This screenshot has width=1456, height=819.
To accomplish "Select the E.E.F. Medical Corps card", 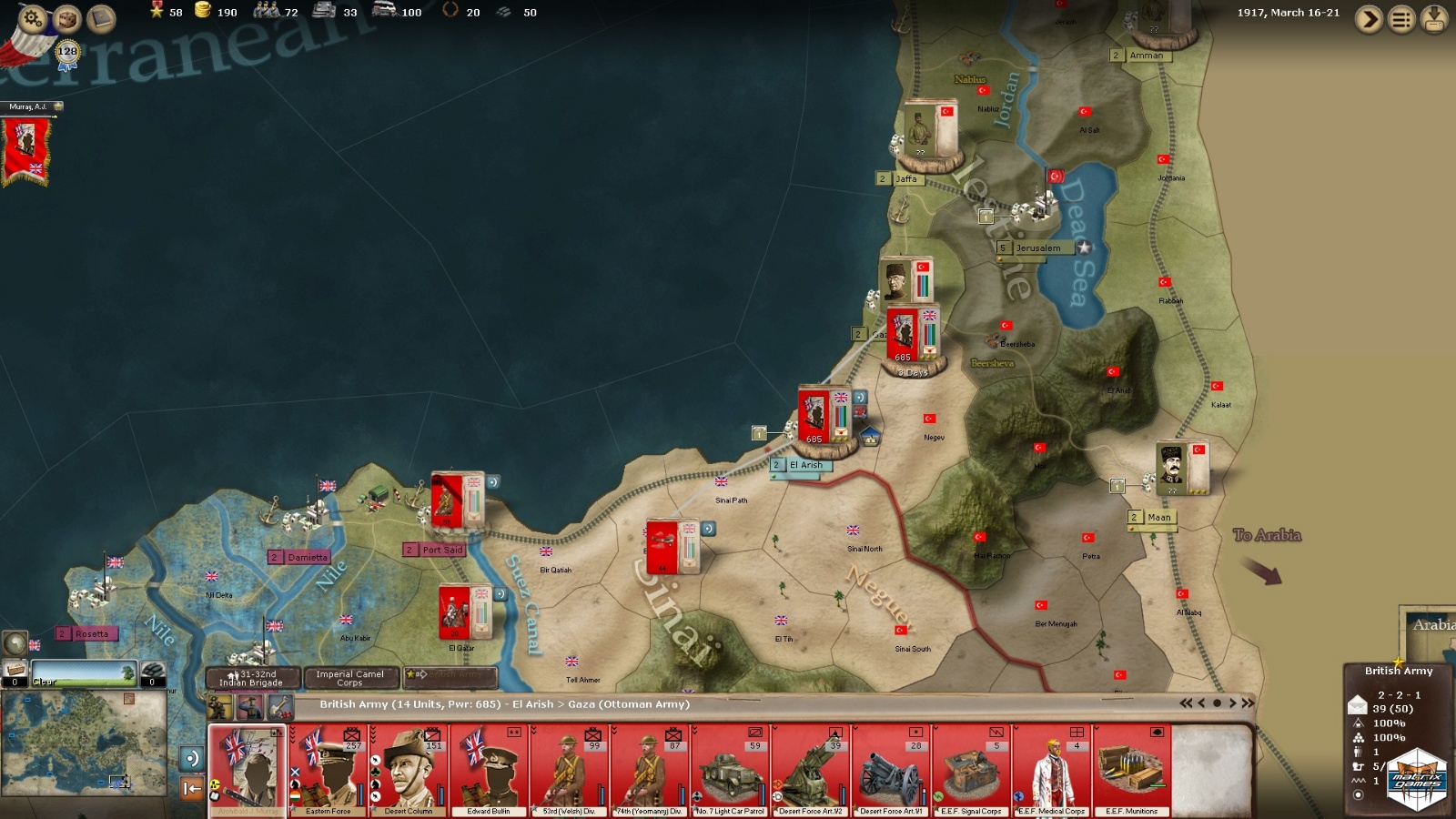I will (1051, 770).
